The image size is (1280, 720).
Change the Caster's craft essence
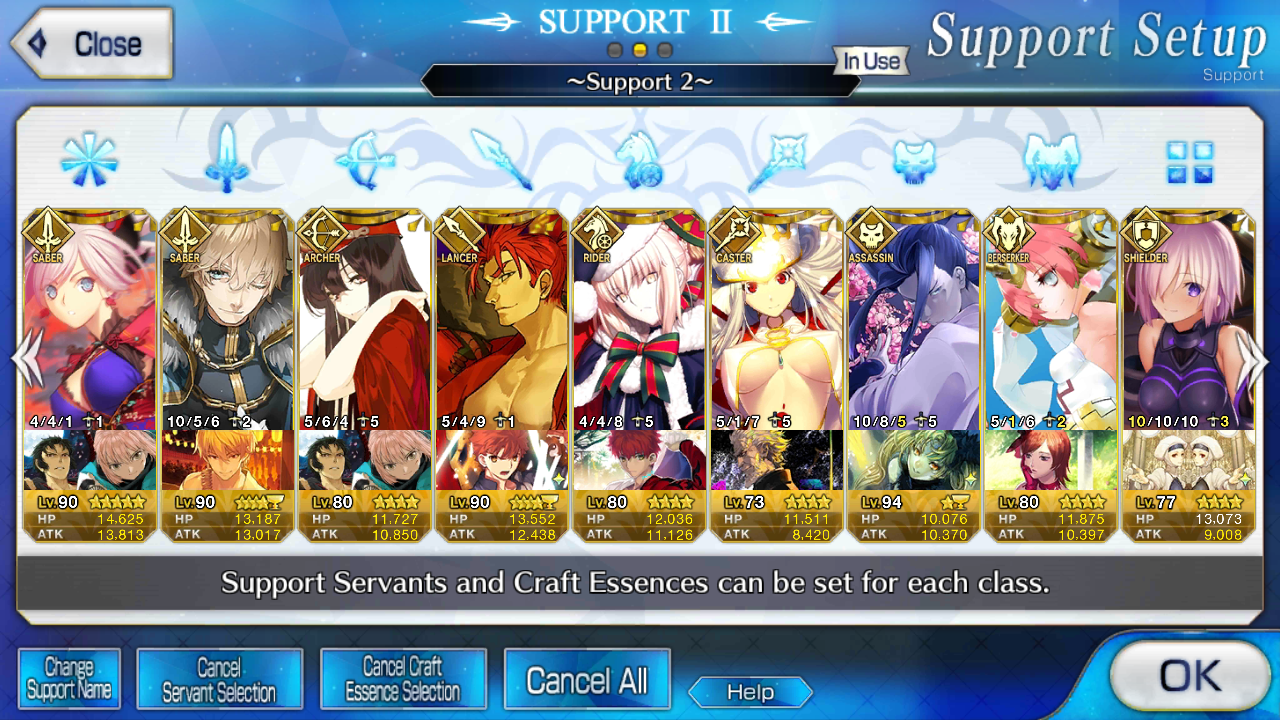(776, 460)
